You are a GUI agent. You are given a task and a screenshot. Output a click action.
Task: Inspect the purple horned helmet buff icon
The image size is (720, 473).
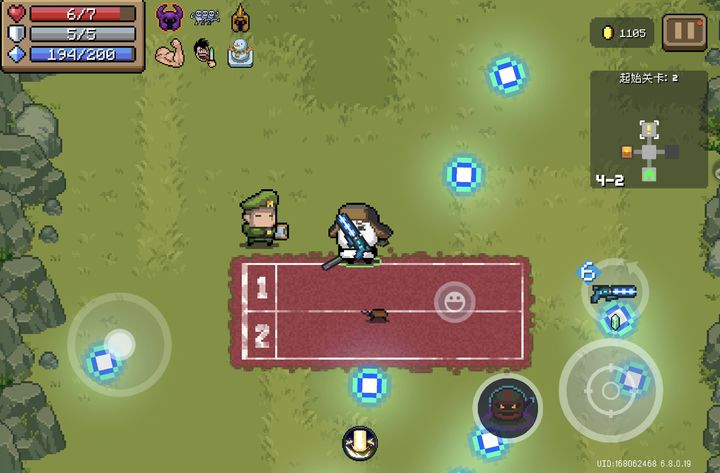[x=170, y=17]
